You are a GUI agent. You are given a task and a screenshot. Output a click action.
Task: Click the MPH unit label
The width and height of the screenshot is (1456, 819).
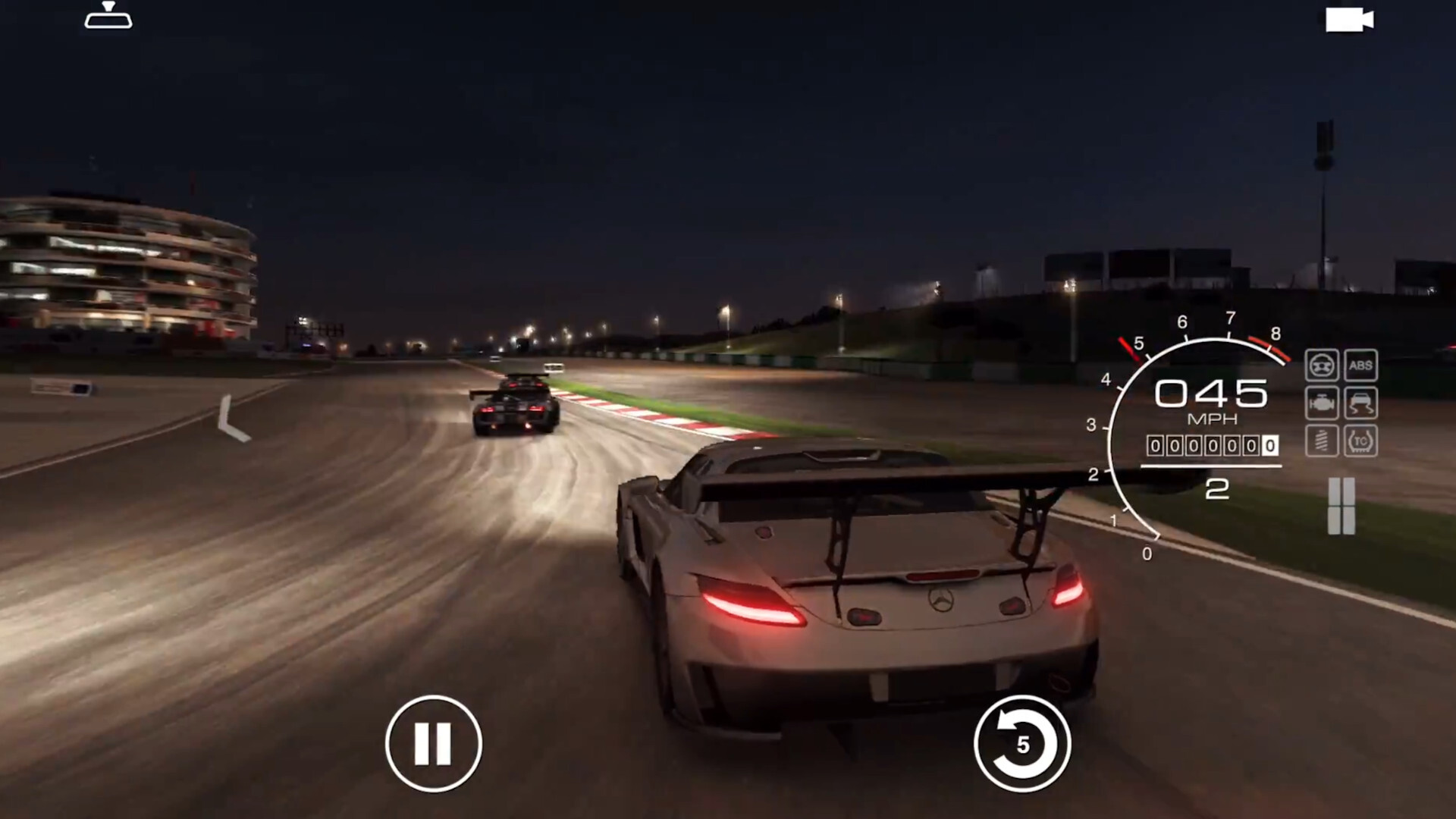(1213, 418)
